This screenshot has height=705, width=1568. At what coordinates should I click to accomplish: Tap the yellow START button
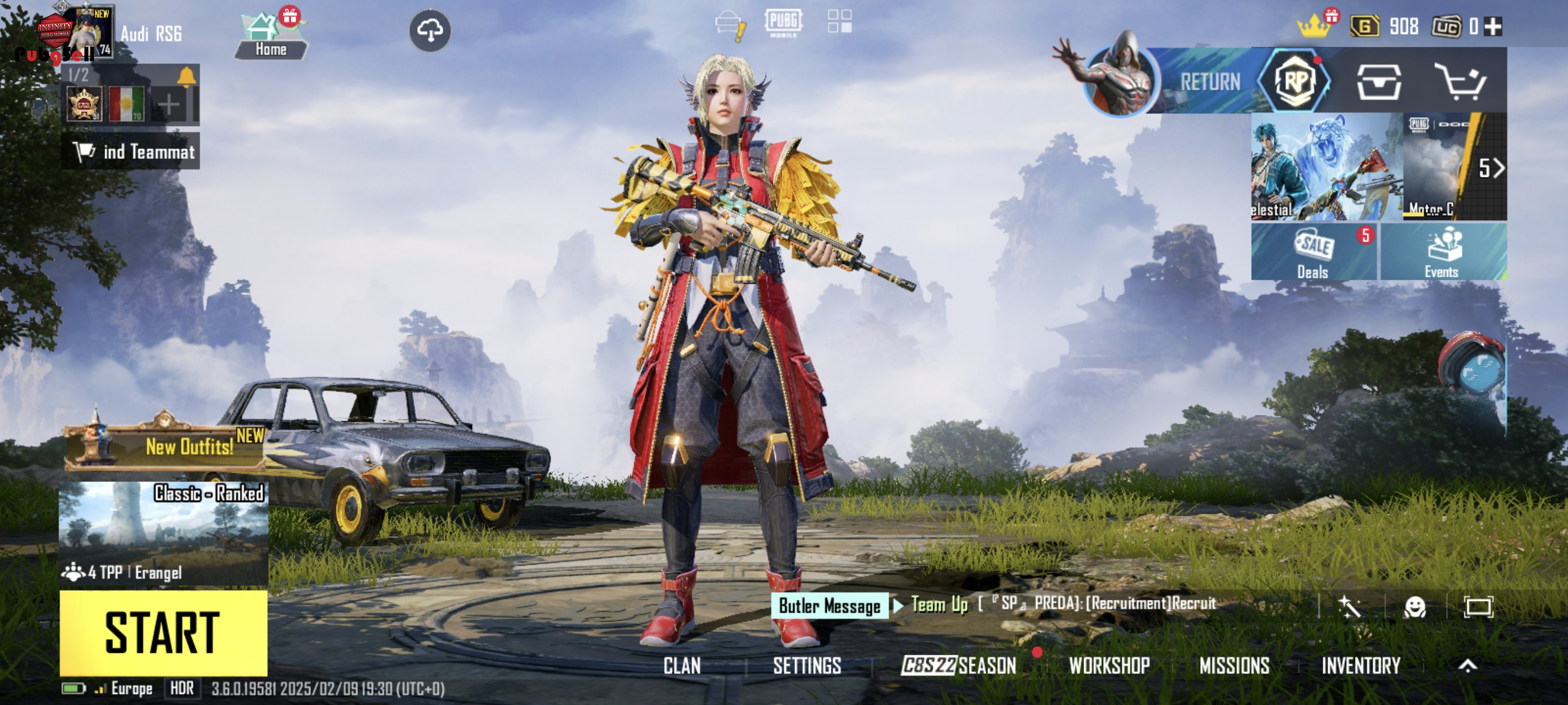coord(163,633)
